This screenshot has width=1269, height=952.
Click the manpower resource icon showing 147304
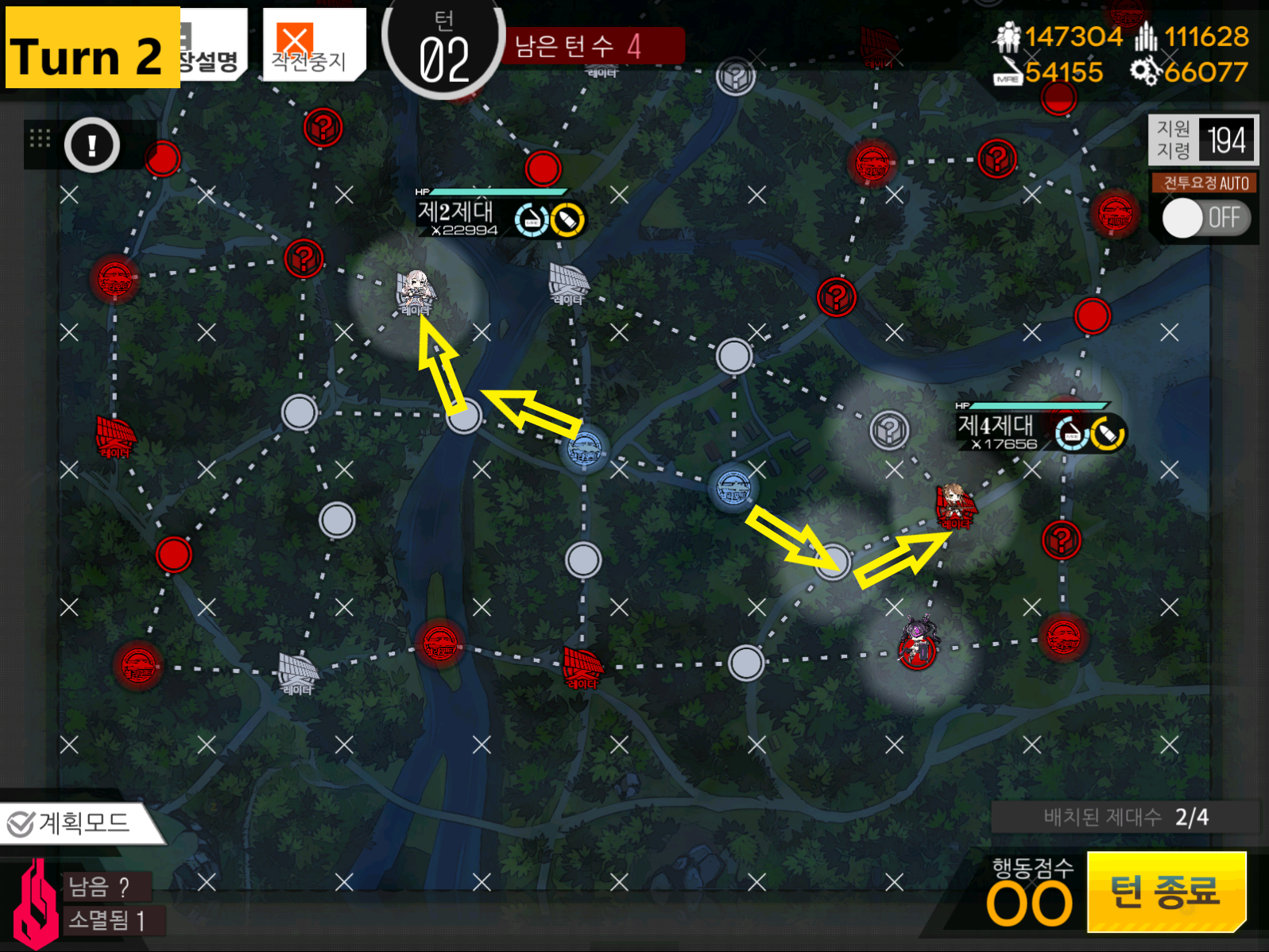click(x=1009, y=36)
